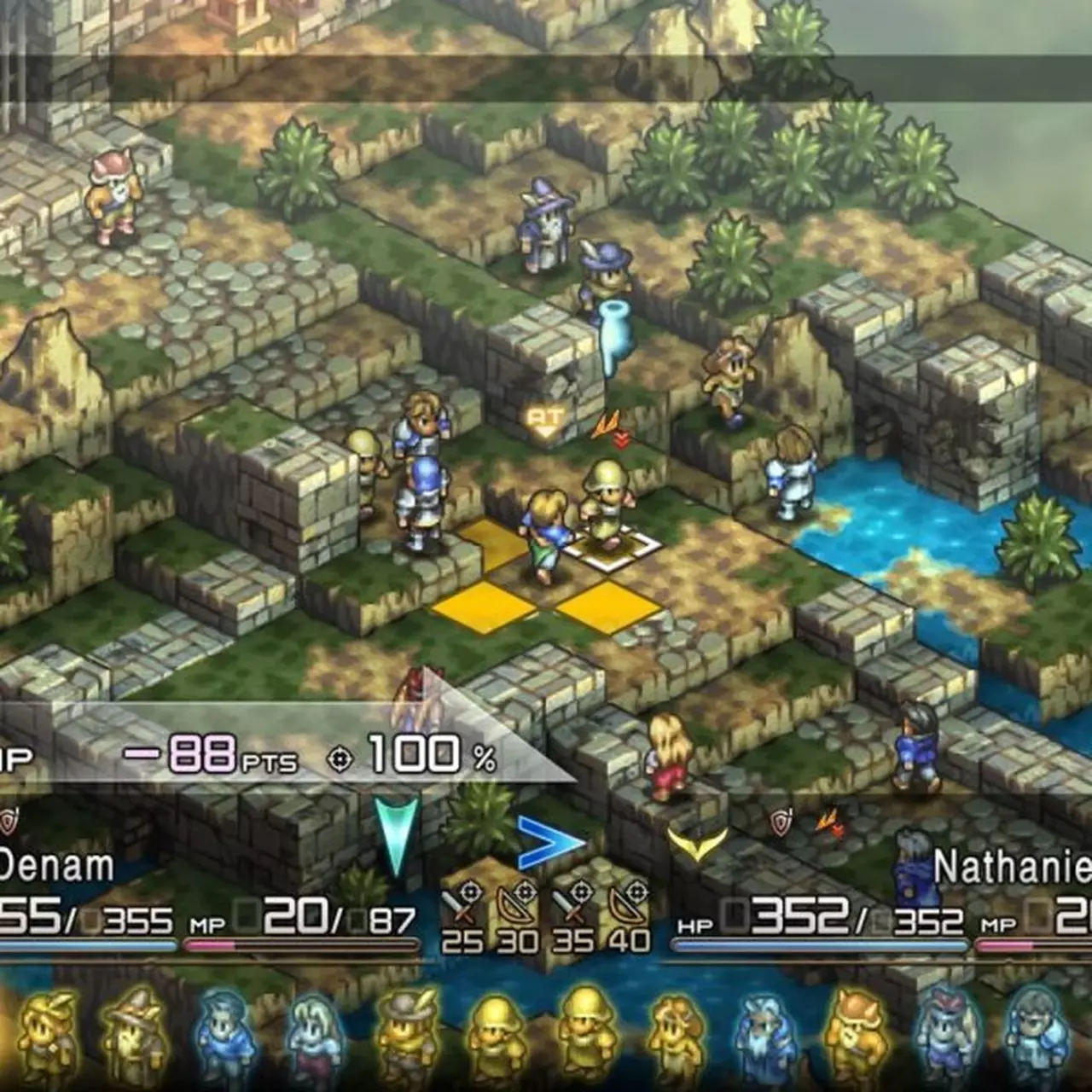Confirm attack on the white-bracketed target tile

tap(611, 546)
